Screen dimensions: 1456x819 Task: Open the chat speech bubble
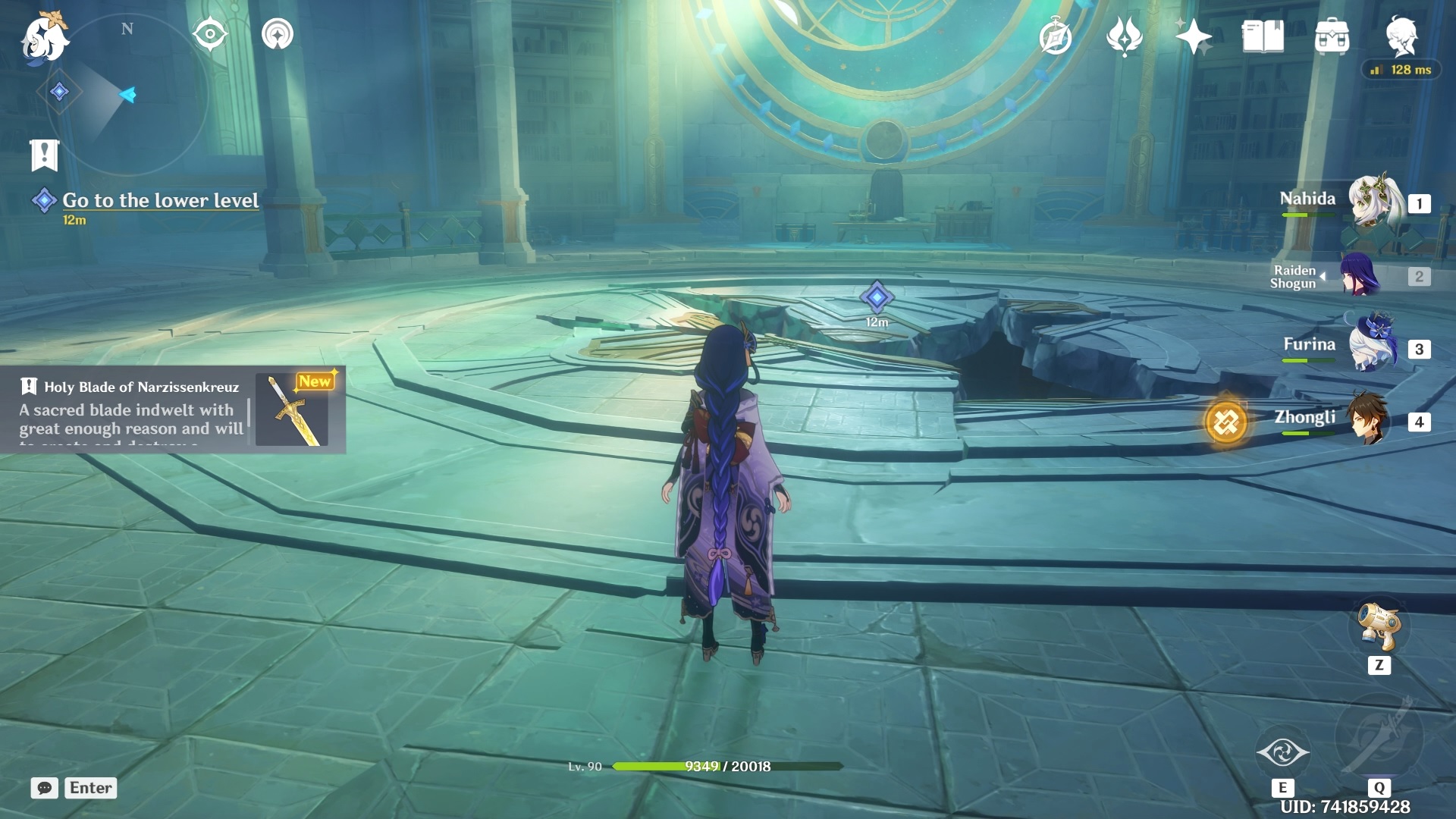[x=44, y=788]
